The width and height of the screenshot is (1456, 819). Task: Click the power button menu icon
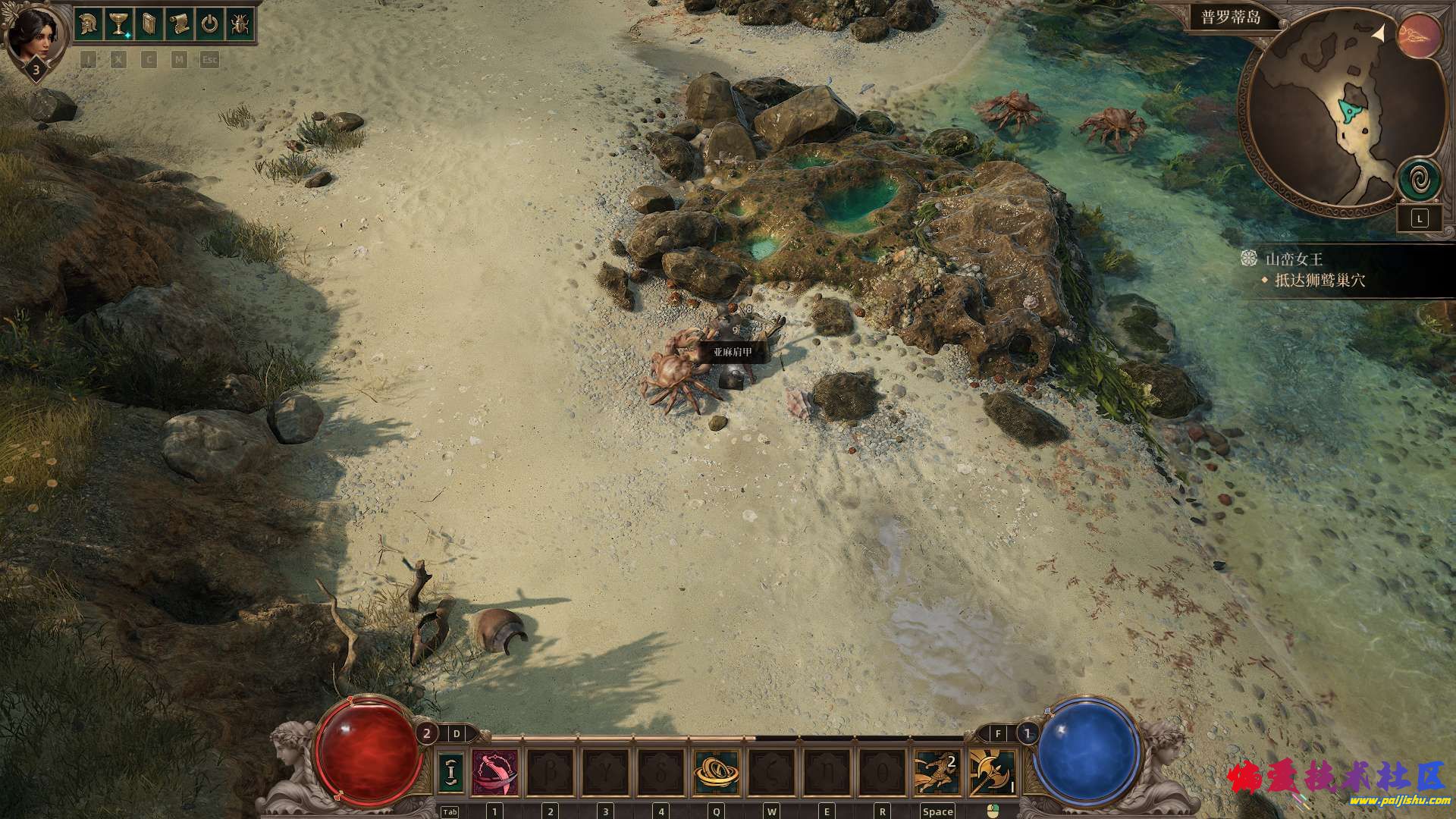[209, 24]
